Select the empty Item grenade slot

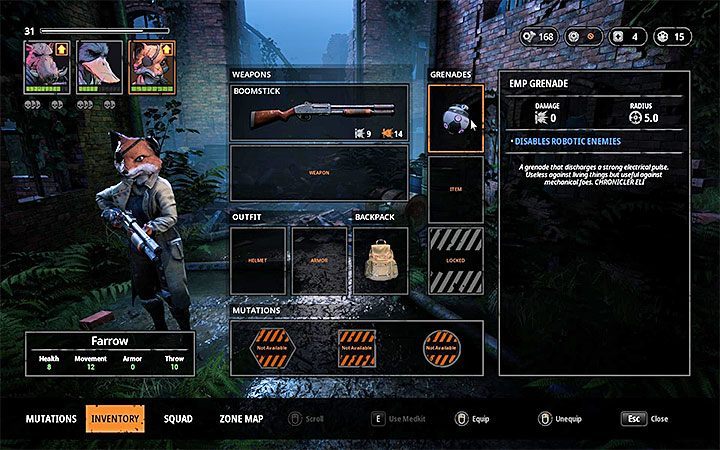click(x=455, y=189)
